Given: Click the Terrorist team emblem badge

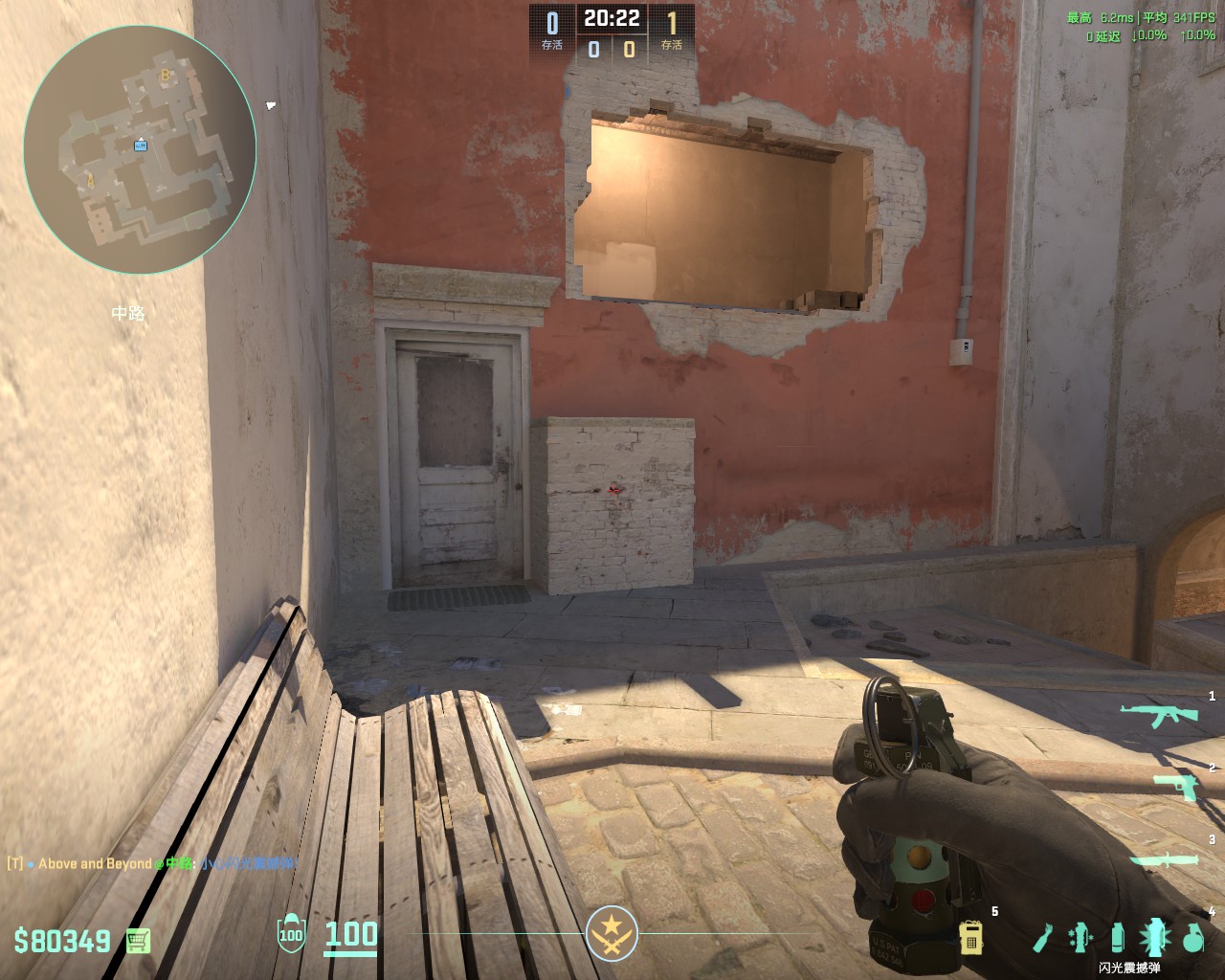Looking at the screenshot, I should click(x=612, y=933).
